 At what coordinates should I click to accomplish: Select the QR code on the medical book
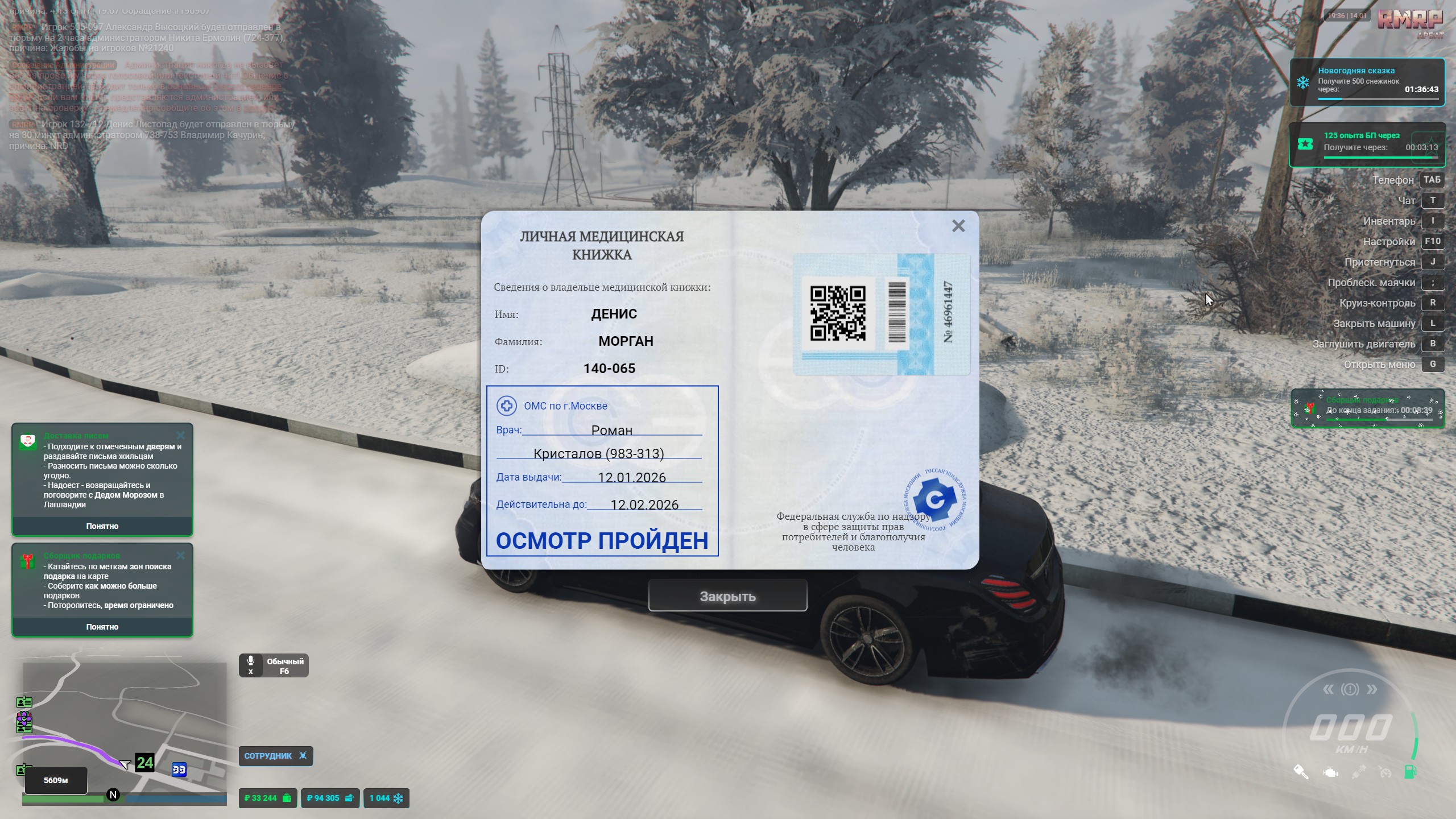tap(837, 313)
